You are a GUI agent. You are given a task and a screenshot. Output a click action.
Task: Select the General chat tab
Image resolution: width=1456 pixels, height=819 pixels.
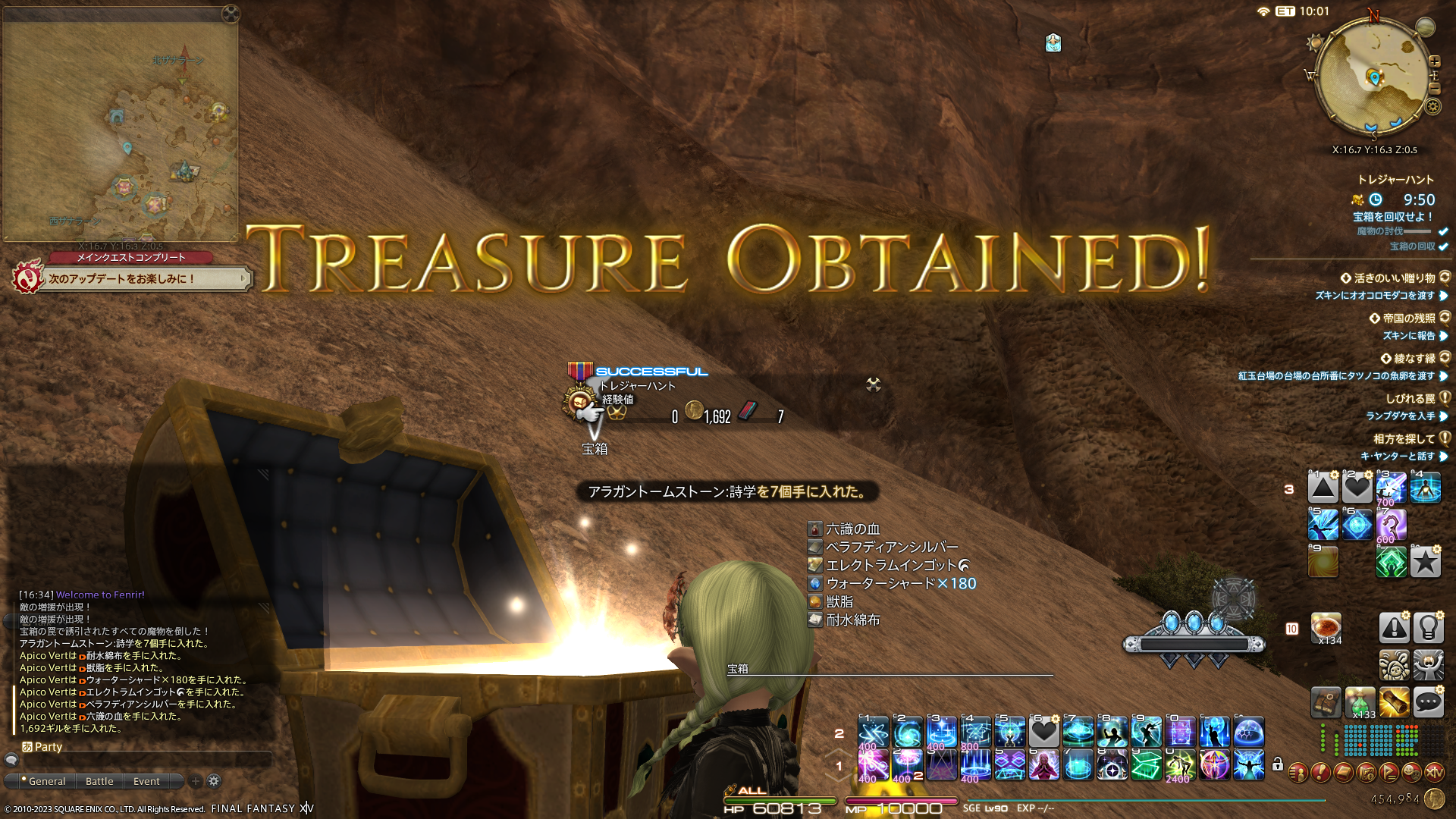point(47,781)
